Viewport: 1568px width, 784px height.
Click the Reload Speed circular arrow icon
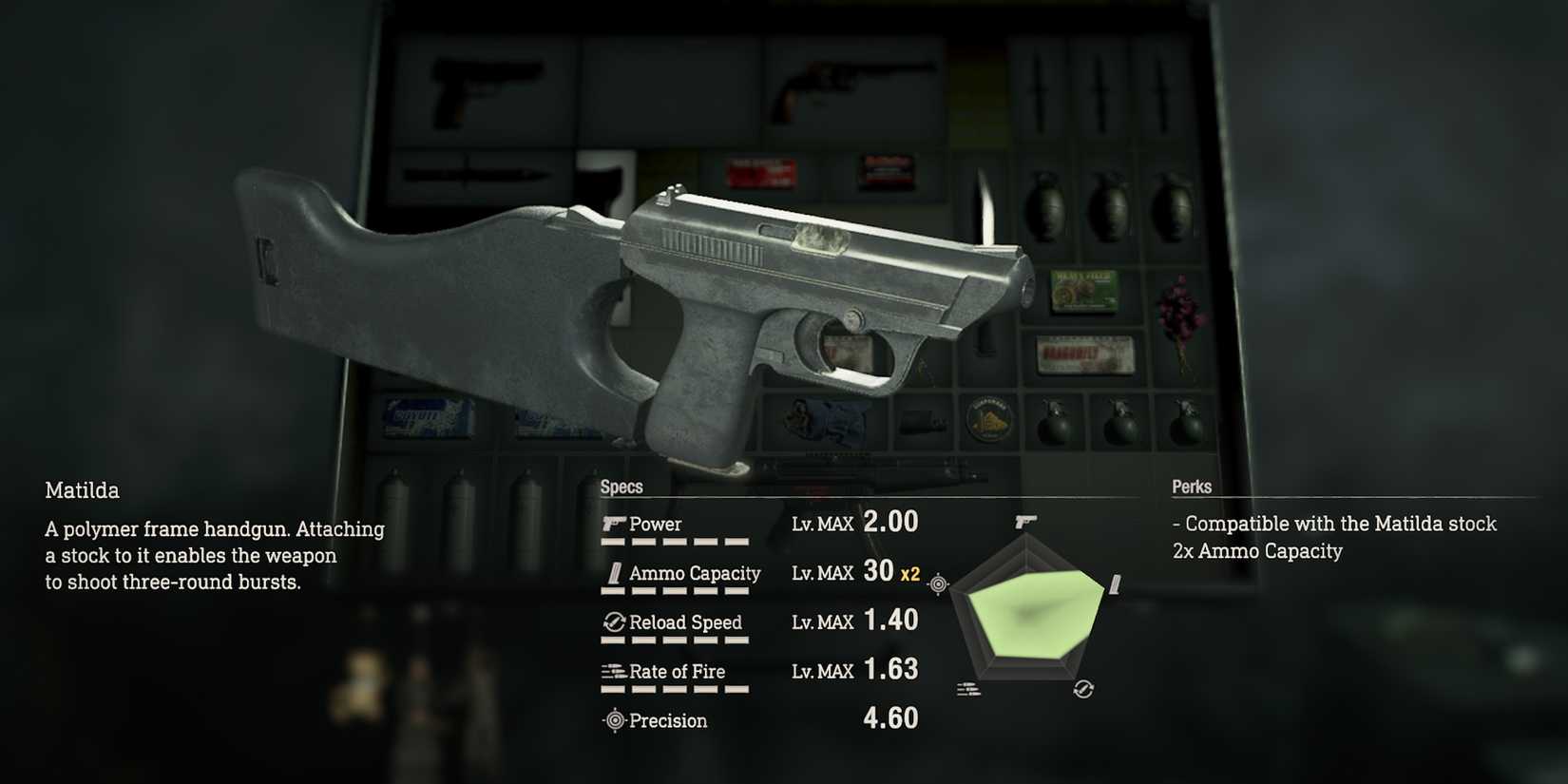tap(613, 622)
